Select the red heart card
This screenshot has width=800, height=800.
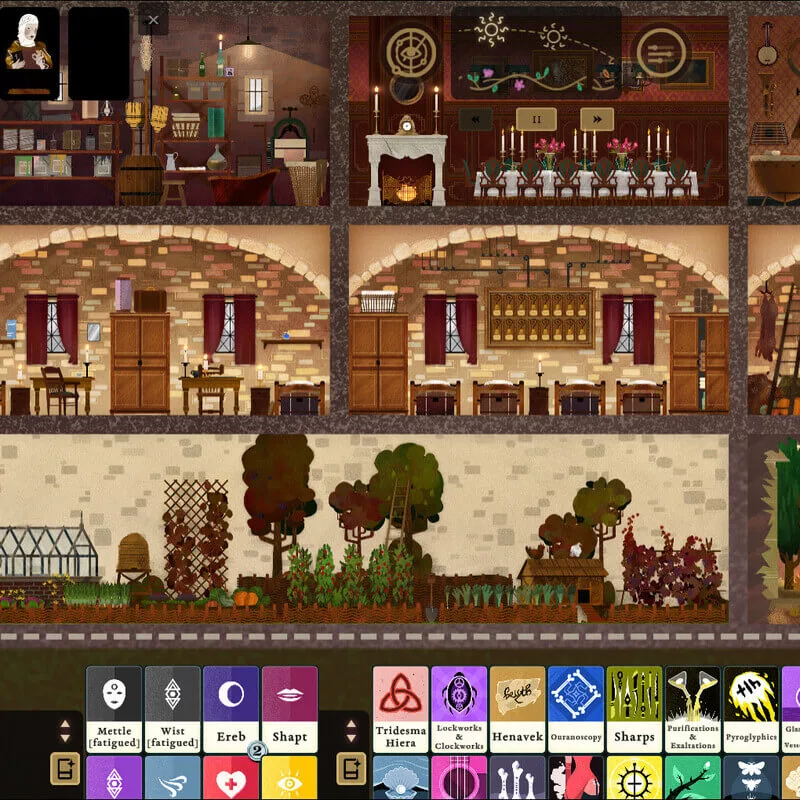[230, 779]
